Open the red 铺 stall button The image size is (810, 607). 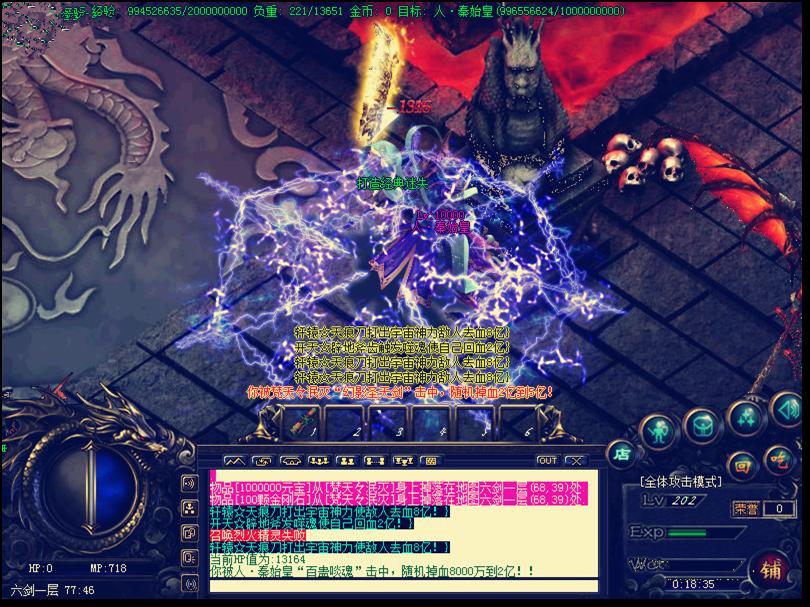771,570
